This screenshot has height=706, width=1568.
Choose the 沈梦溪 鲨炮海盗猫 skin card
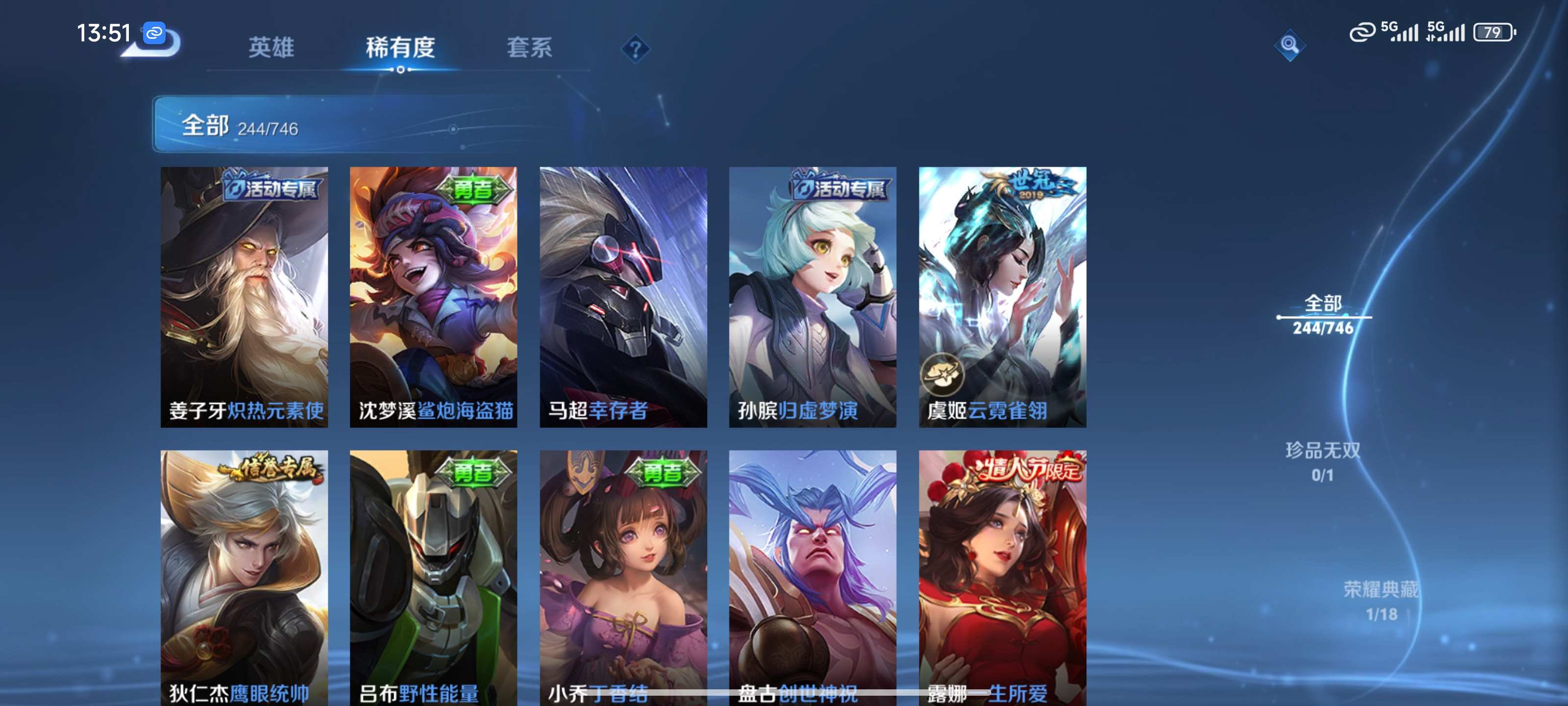coord(433,297)
